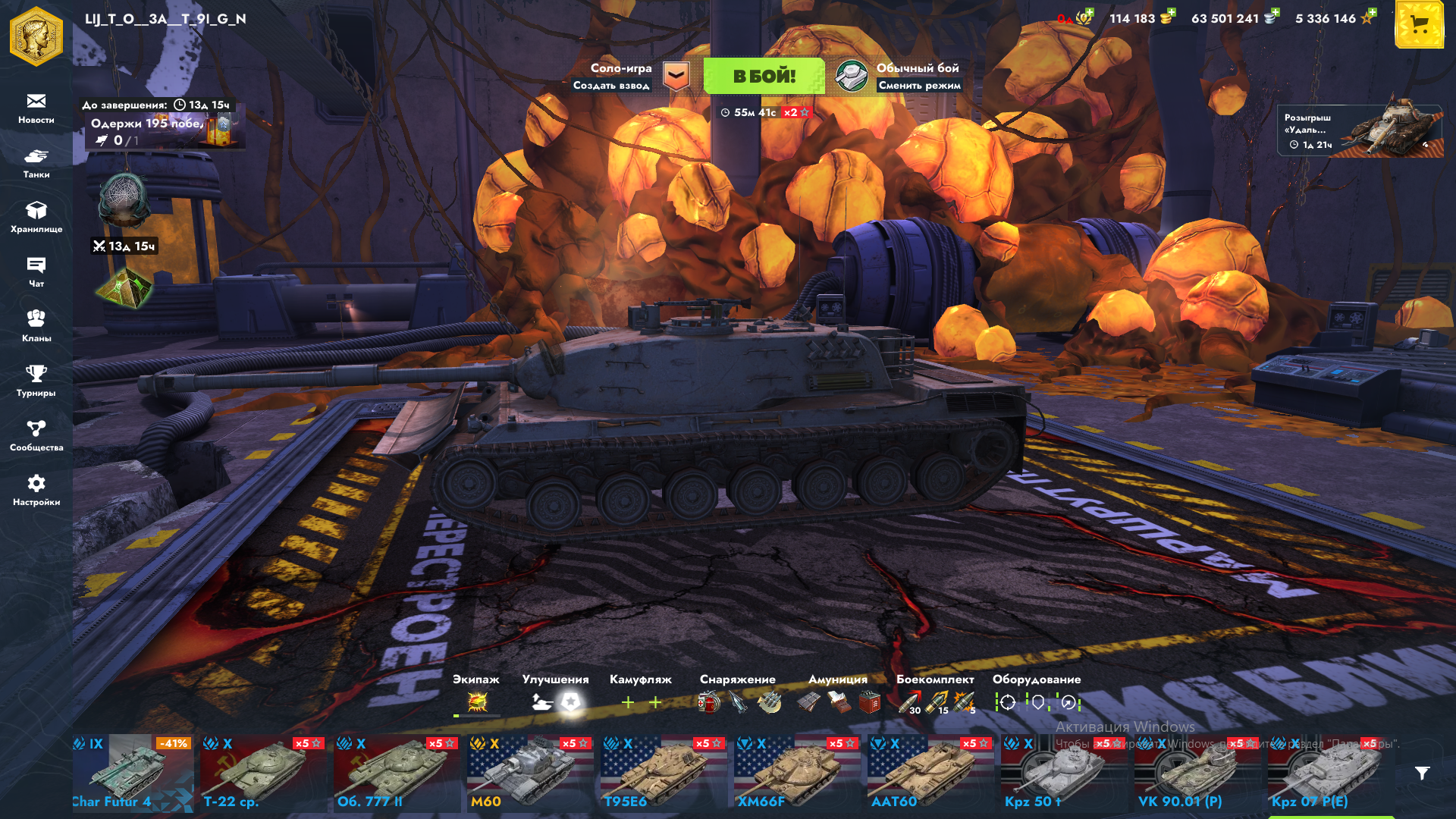This screenshot has width=1456, height=819.
Task: Open the solo-play dropdown arrow
Action: (676, 76)
